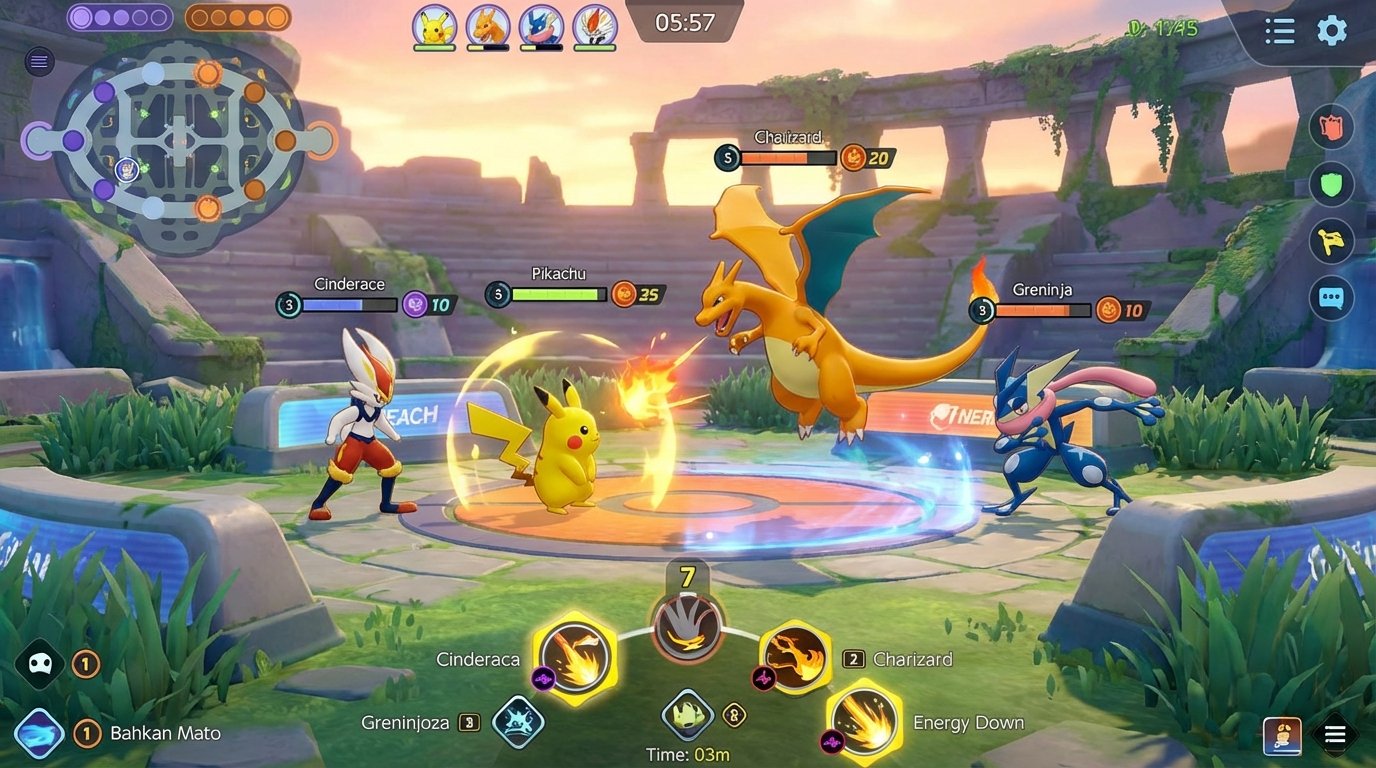Expand the top-left minimap hamburger menu
The image size is (1376, 768).
click(x=38, y=61)
